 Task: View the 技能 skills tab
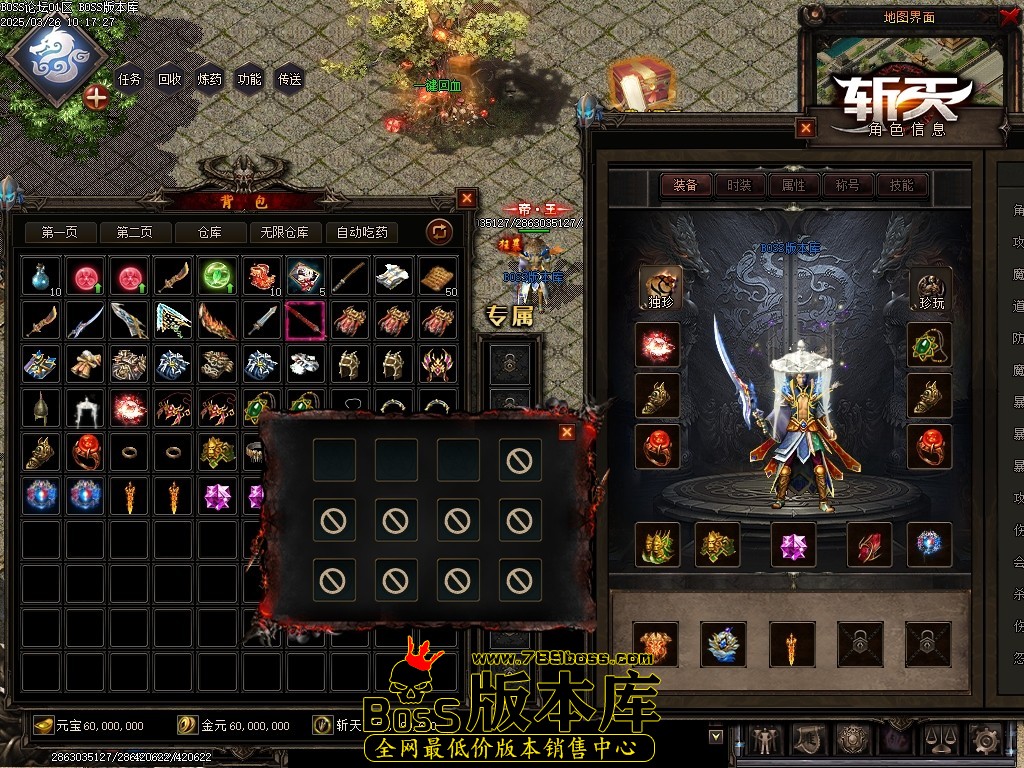point(901,185)
